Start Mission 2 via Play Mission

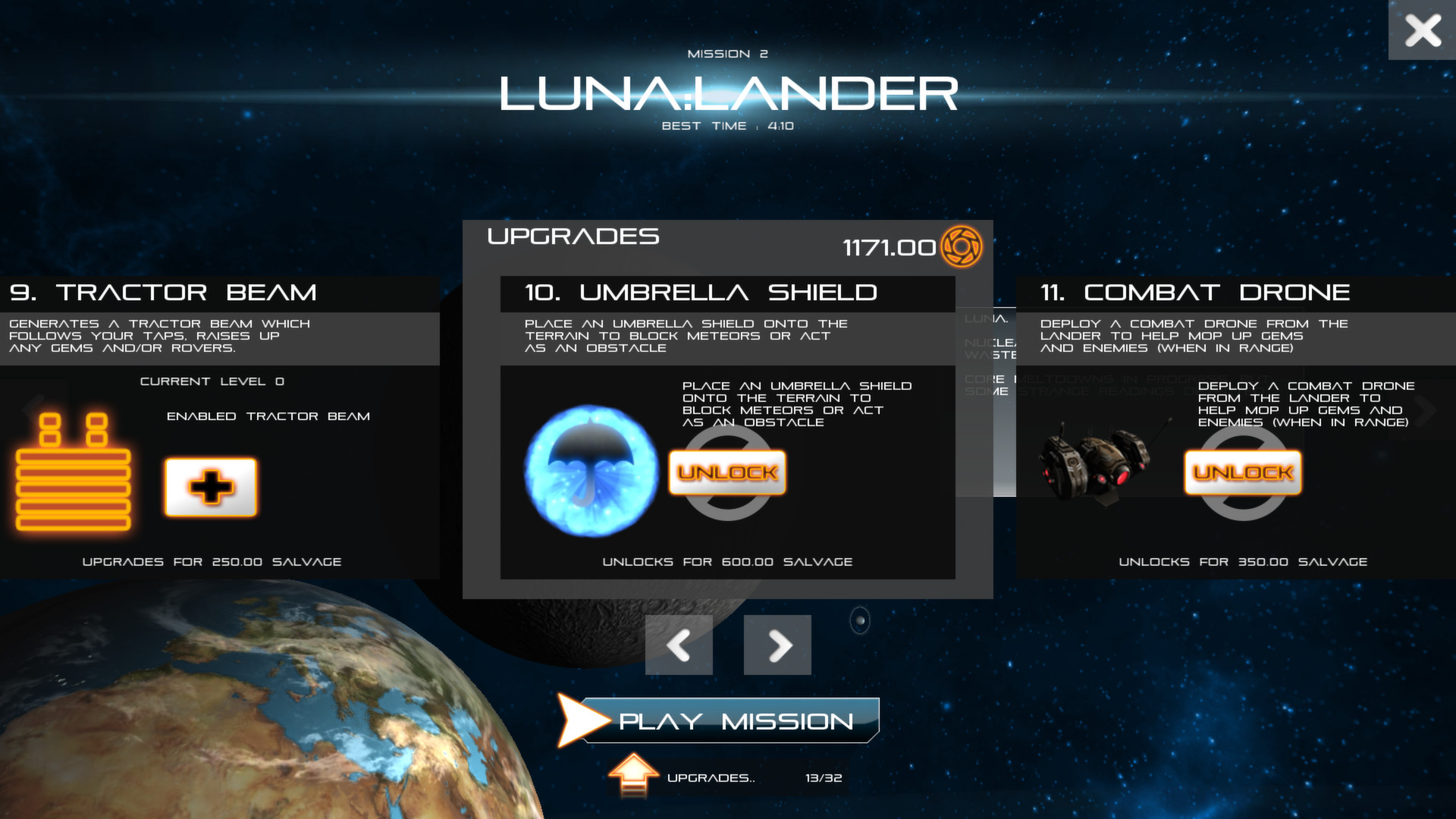point(732,721)
